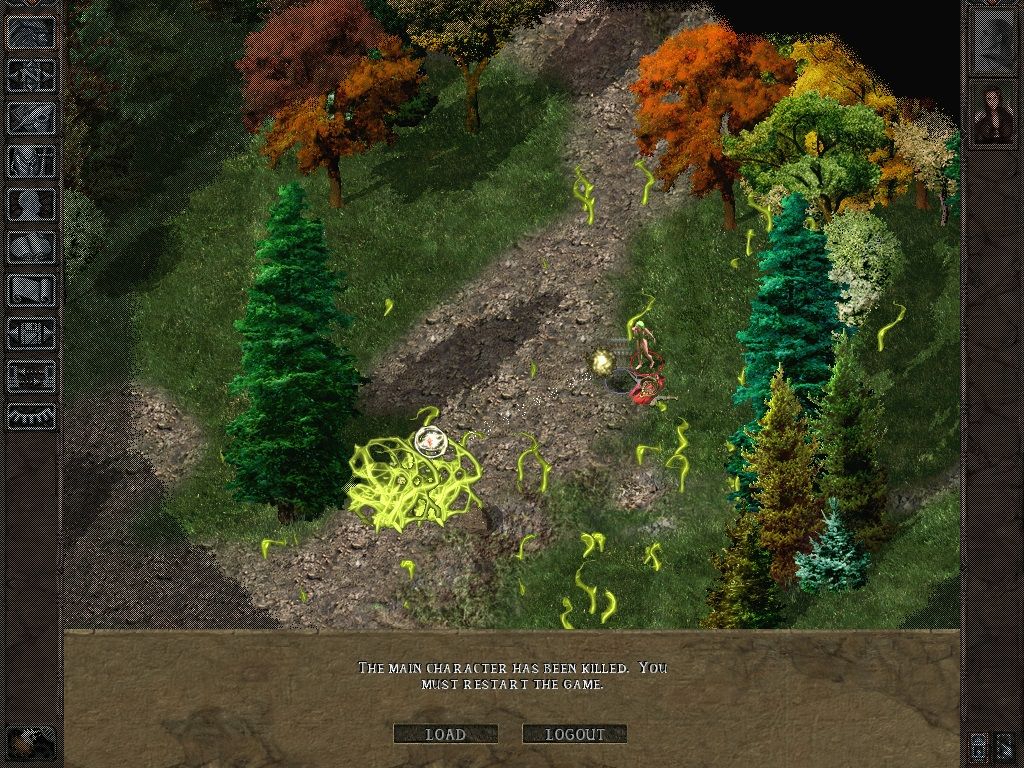Open the journal quill icon
Image resolution: width=1024 pixels, height=768 pixels.
point(32,117)
